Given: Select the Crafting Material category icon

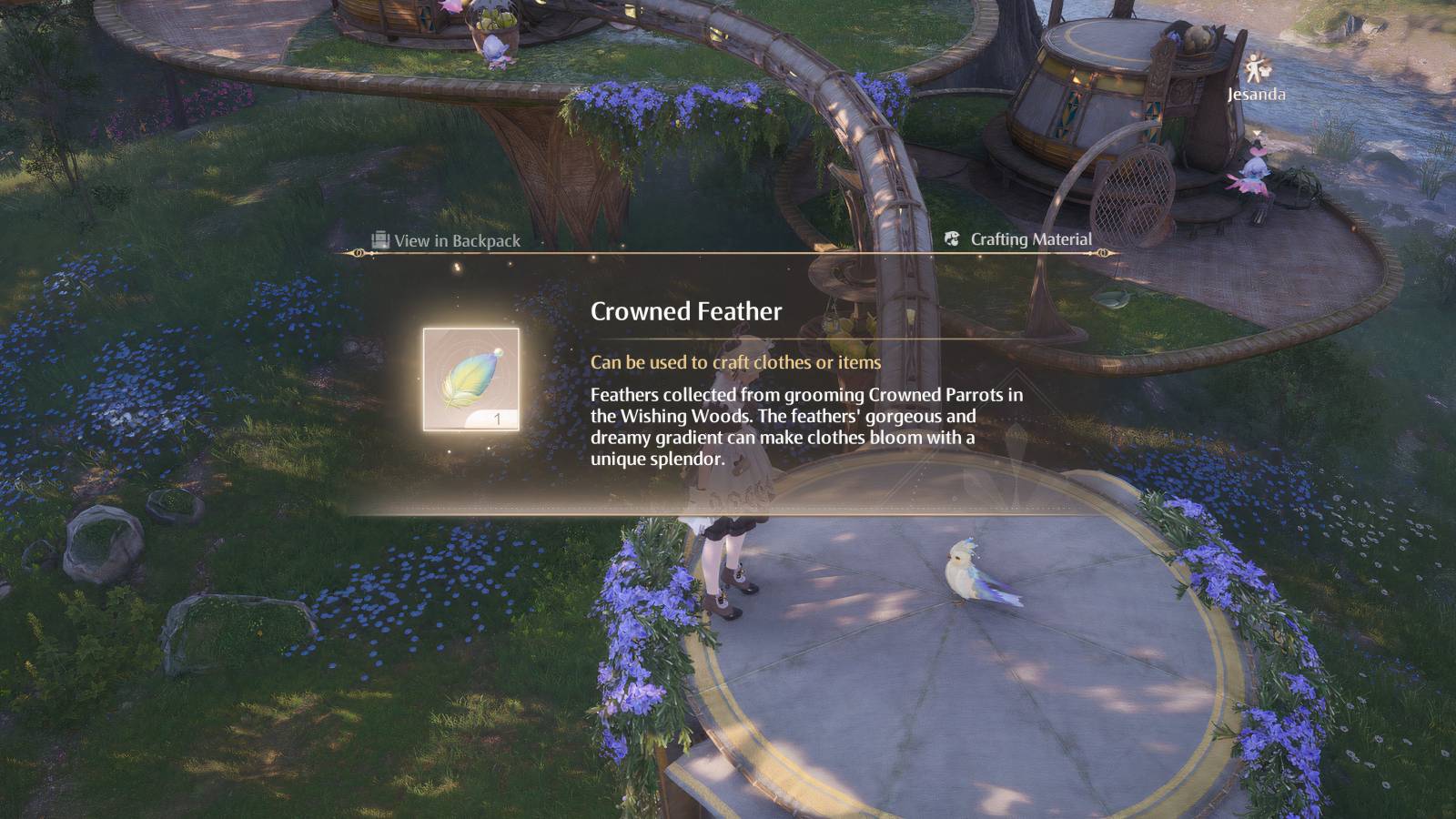Looking at the screenshot, I should coord(950,239).
